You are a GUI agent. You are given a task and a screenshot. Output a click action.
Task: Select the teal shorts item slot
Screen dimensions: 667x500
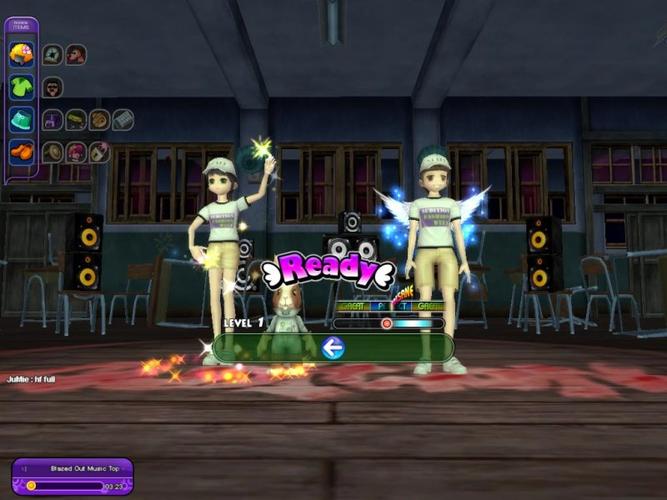tap(22, 119)
